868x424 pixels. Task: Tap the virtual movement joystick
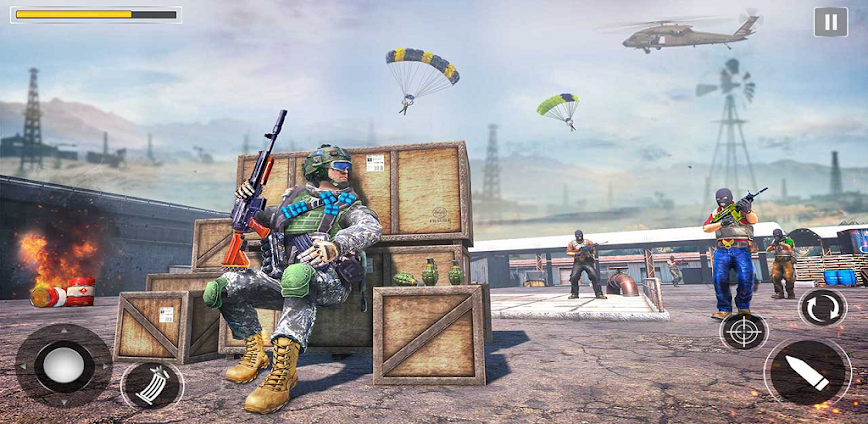[x=63, y=365]
